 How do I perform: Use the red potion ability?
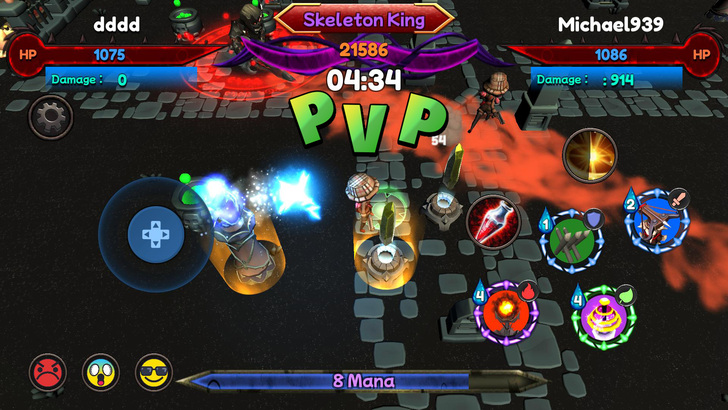pos(491,217)
